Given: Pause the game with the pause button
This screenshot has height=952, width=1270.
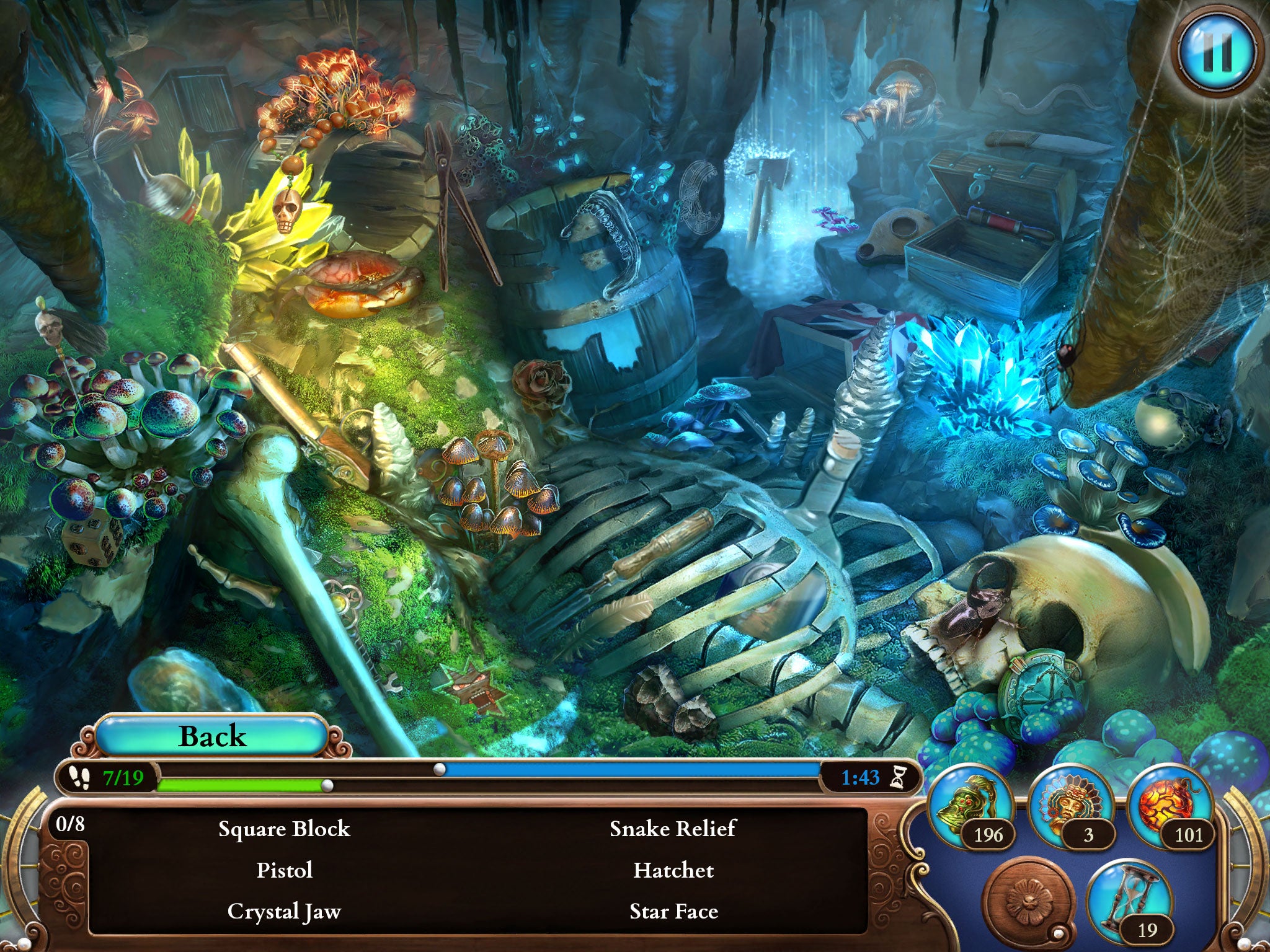Looking at the screenshot, I should 1217,52.
